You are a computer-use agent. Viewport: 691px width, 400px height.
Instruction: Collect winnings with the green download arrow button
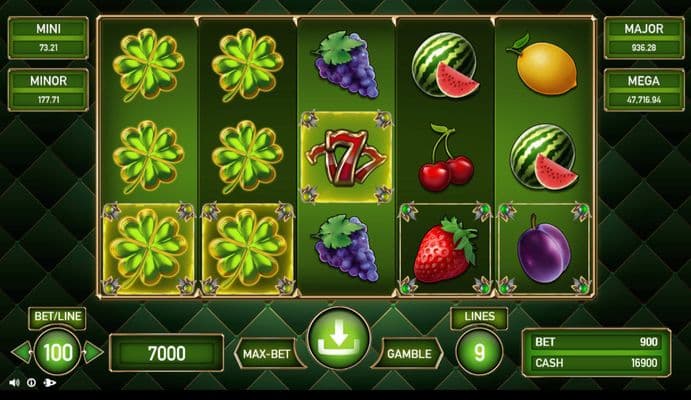coord(338,342)
